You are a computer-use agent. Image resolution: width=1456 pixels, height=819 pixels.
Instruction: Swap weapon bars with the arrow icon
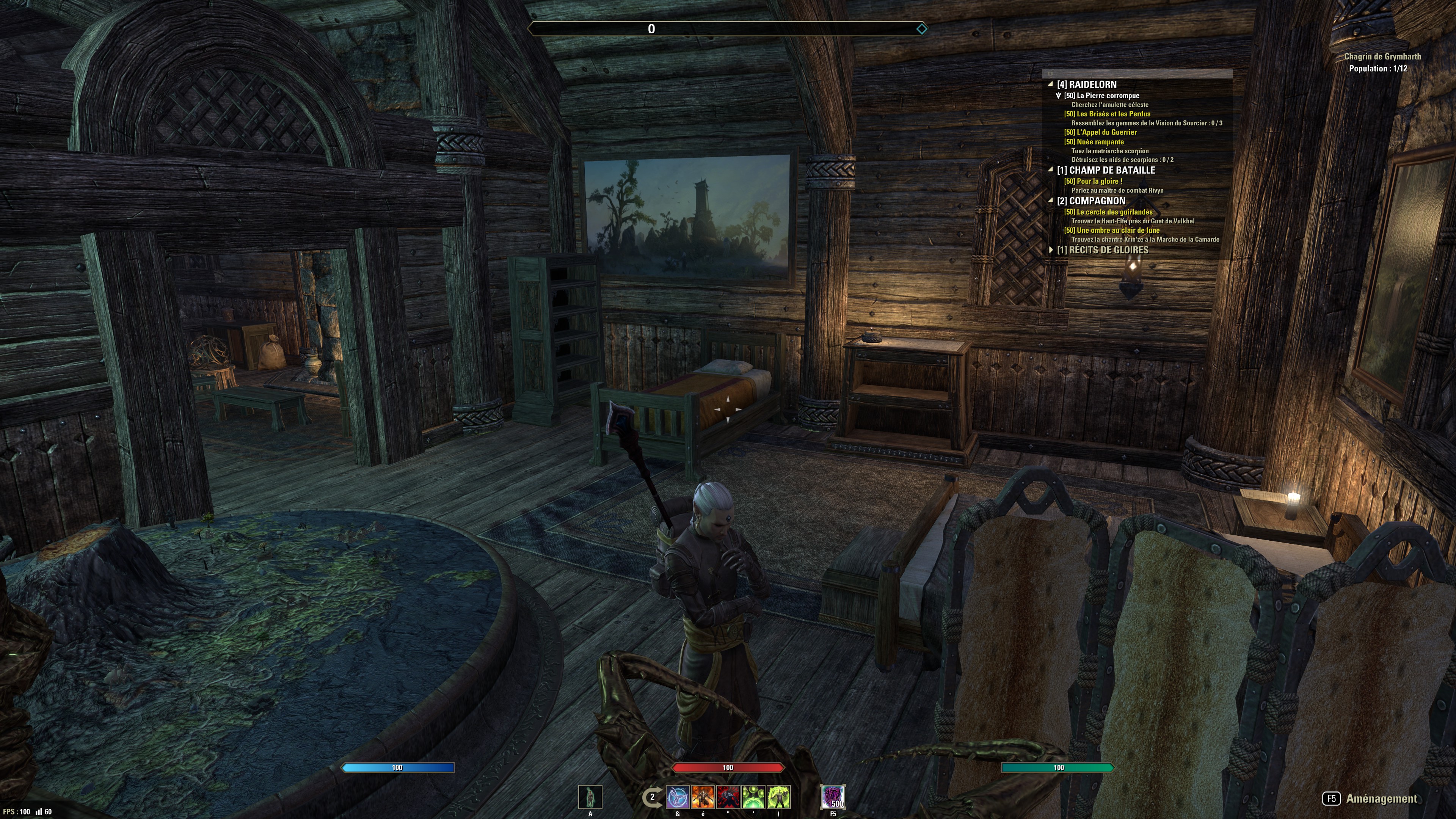651,797
